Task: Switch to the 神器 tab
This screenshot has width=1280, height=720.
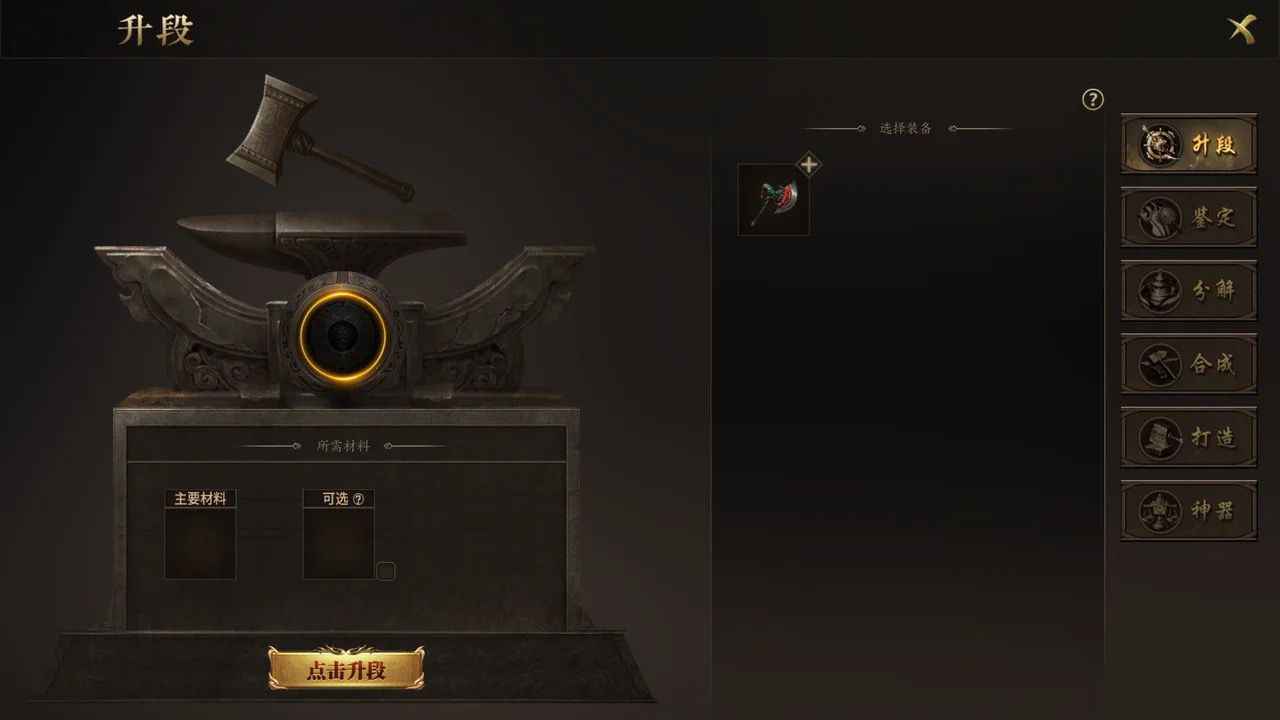Action: pos(1188,511)
